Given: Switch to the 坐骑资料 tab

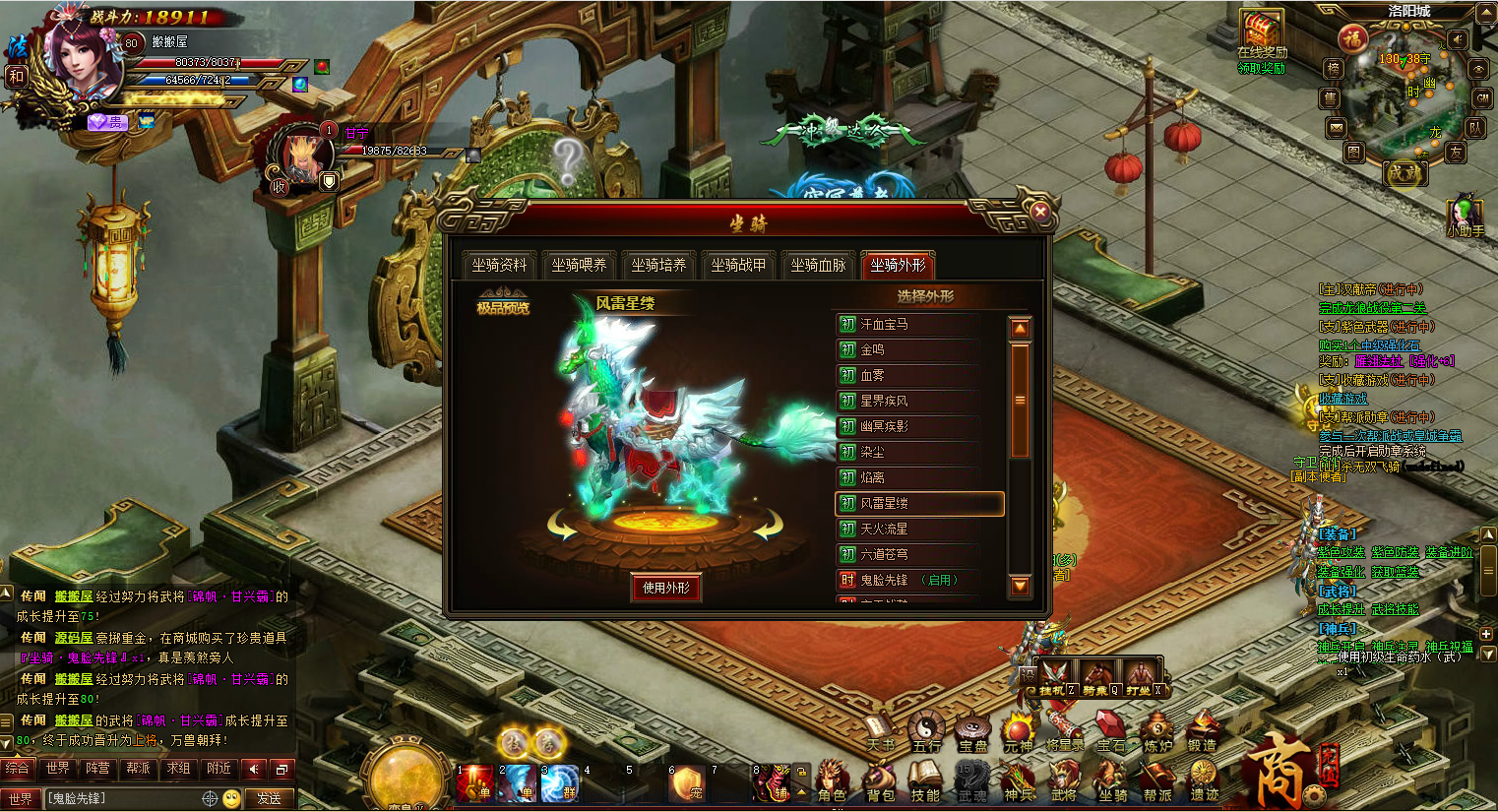Looking at the screenshot, I should tap(499, 265).
